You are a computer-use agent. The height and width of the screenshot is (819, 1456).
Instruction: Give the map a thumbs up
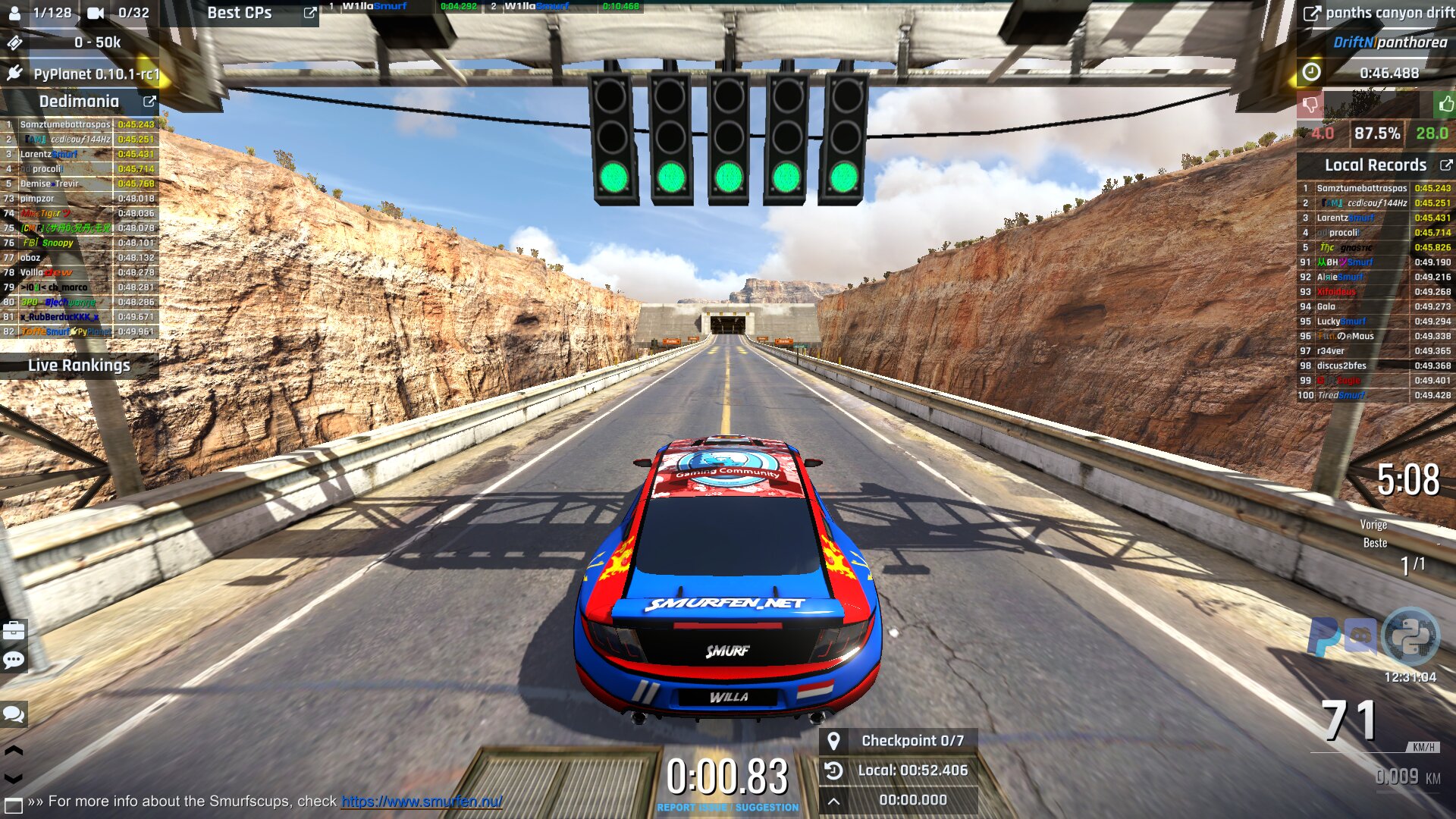pyautogui.click(x=1445, y=104)
